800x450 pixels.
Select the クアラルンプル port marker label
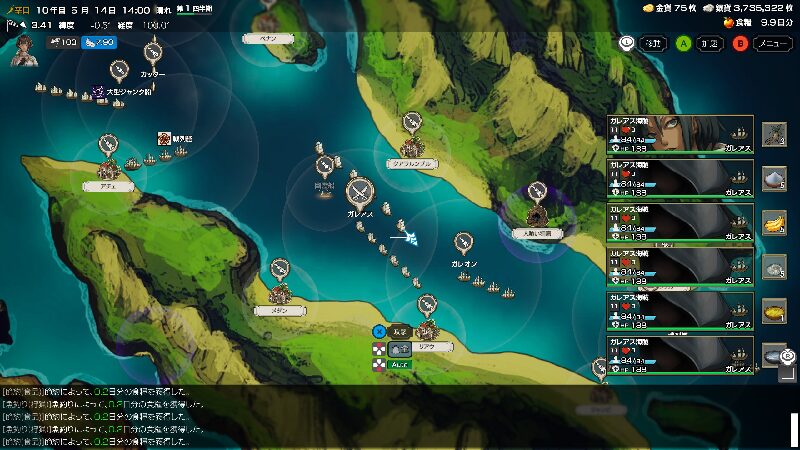click(411, 163)
